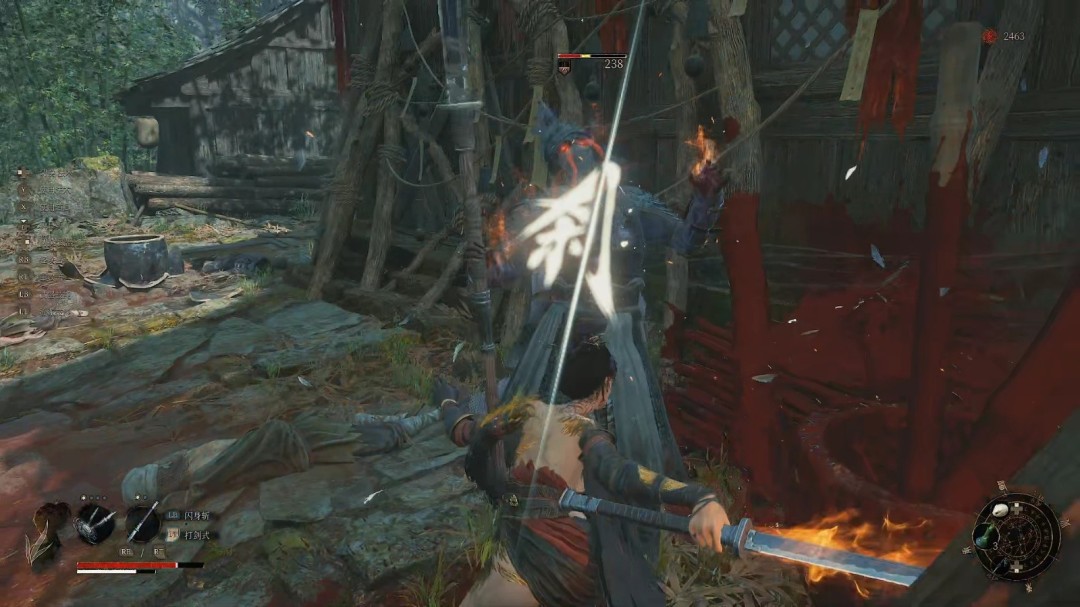The width and height of the screenshot is (1080, 607).
Task: Click the red currency icon beside 2463
Action: (x=989, y=37)
